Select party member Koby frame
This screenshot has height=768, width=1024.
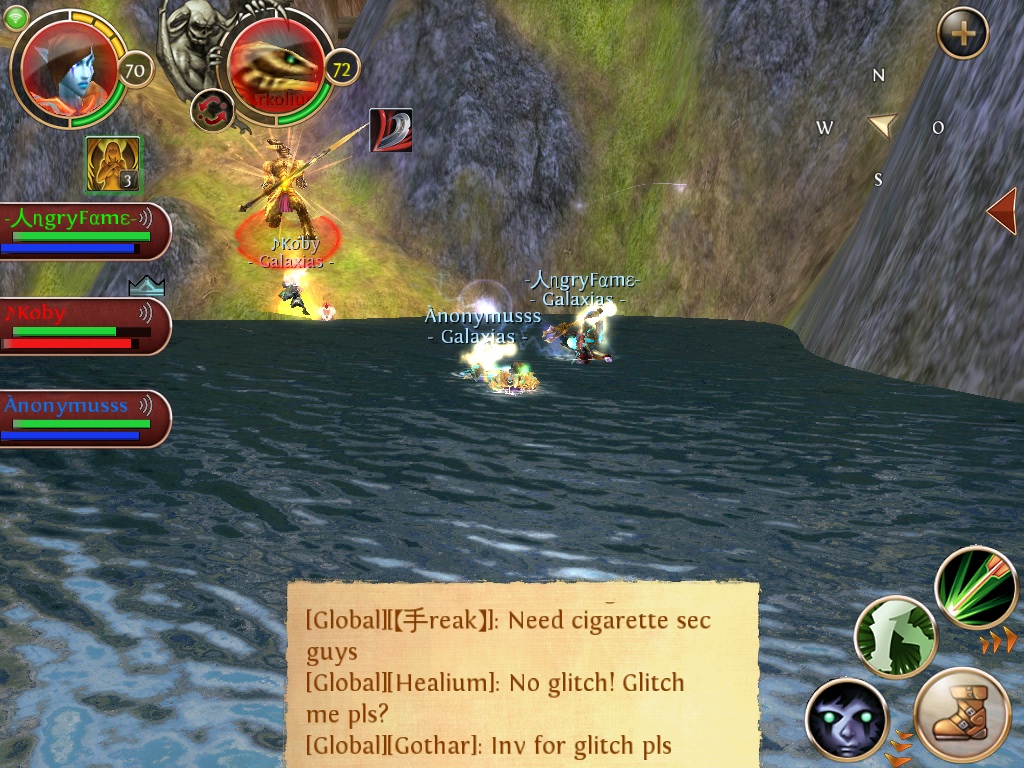point(84,326)
